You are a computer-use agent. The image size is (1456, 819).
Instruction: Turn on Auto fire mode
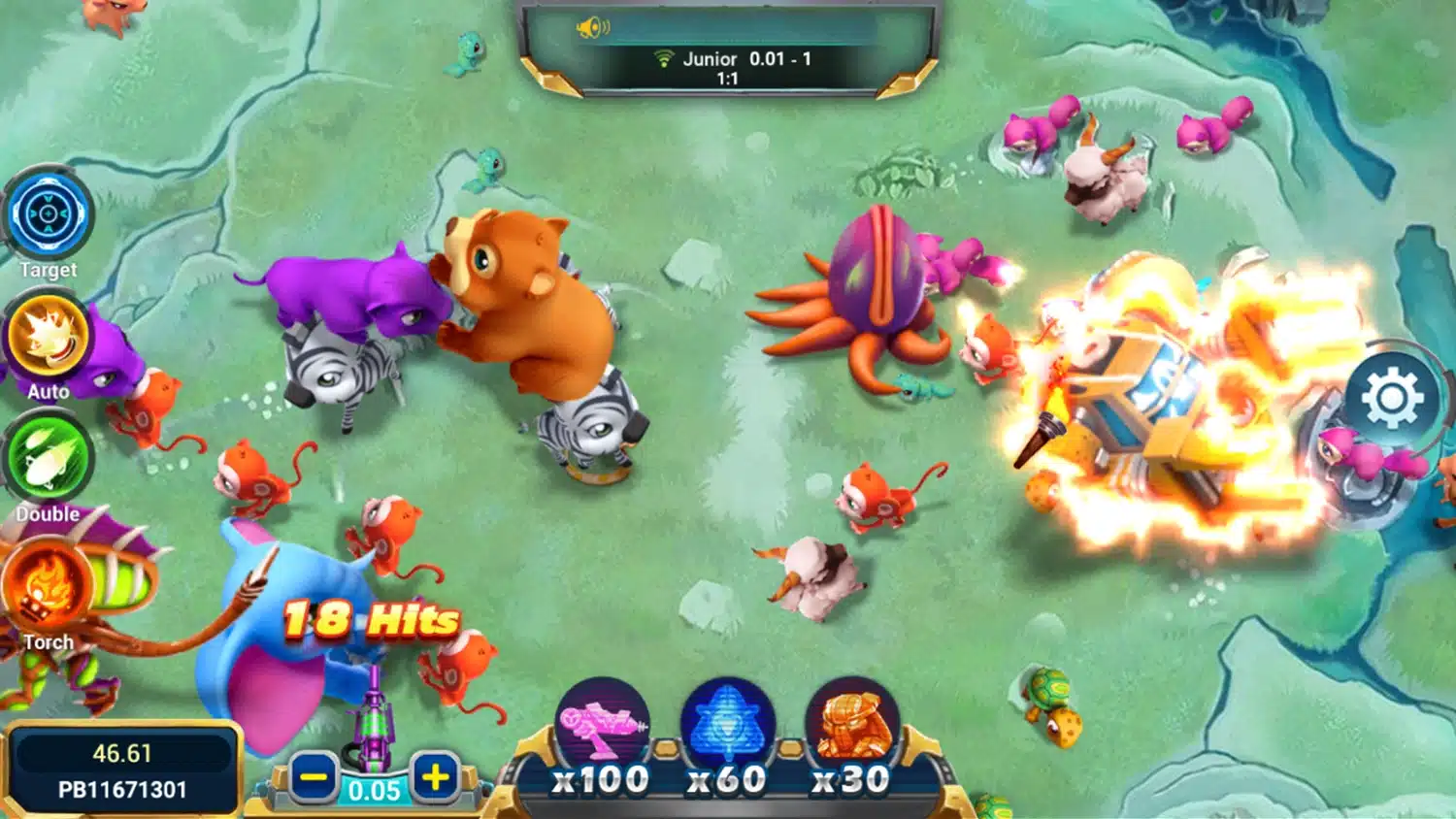point(48,339)
